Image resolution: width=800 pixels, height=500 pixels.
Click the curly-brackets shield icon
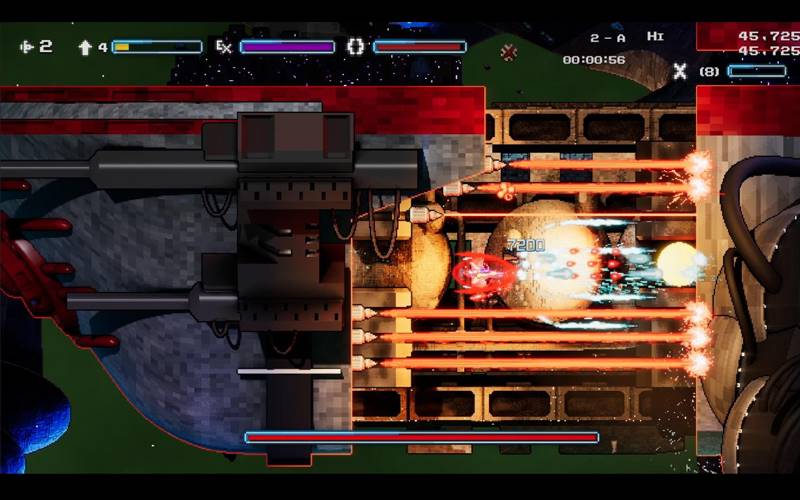356,46
